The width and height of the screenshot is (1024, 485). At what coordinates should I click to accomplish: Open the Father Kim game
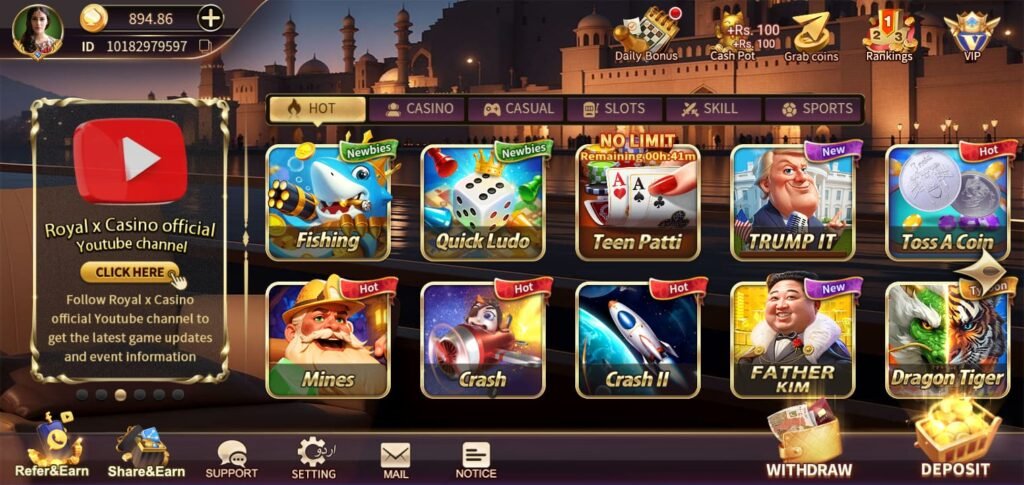pos(793,340)
